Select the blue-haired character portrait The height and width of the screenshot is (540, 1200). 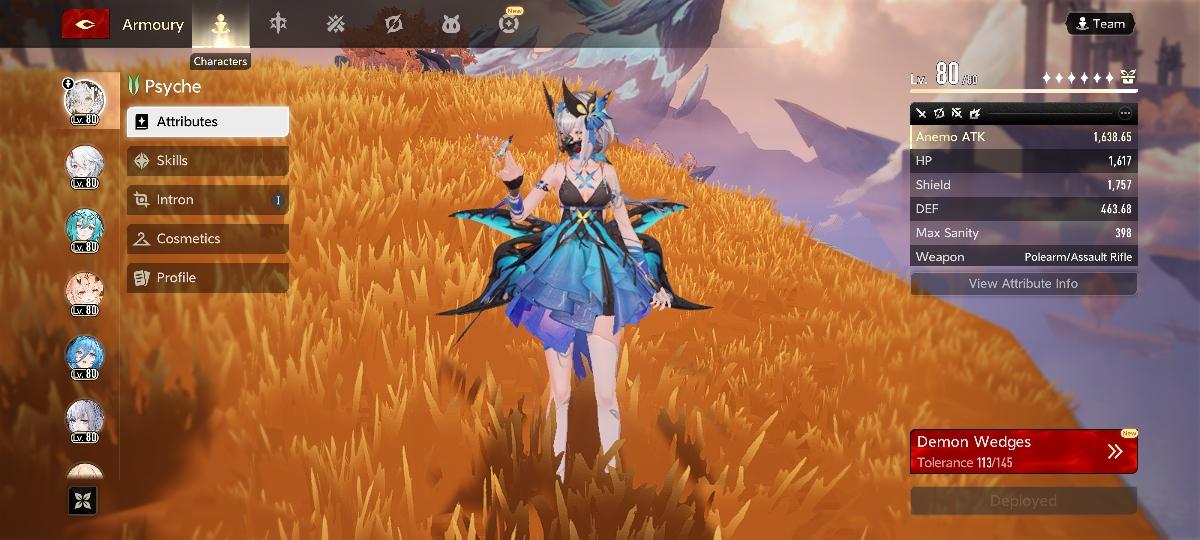[x=84, y=356]
